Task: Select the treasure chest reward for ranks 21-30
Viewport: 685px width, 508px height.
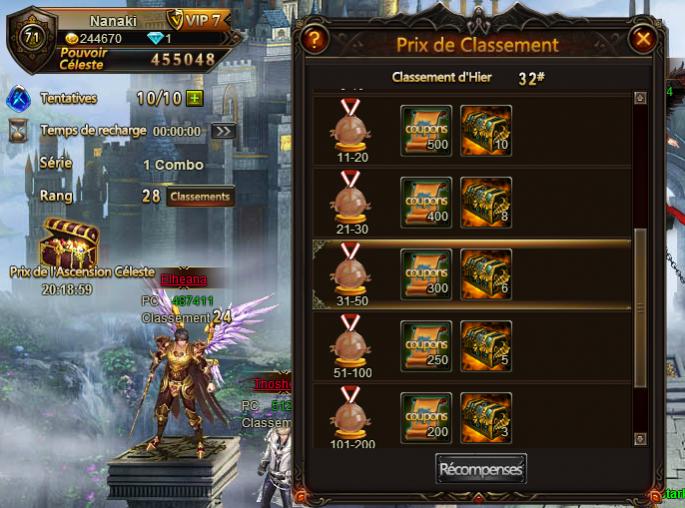Action: click(x=486, y=202)
